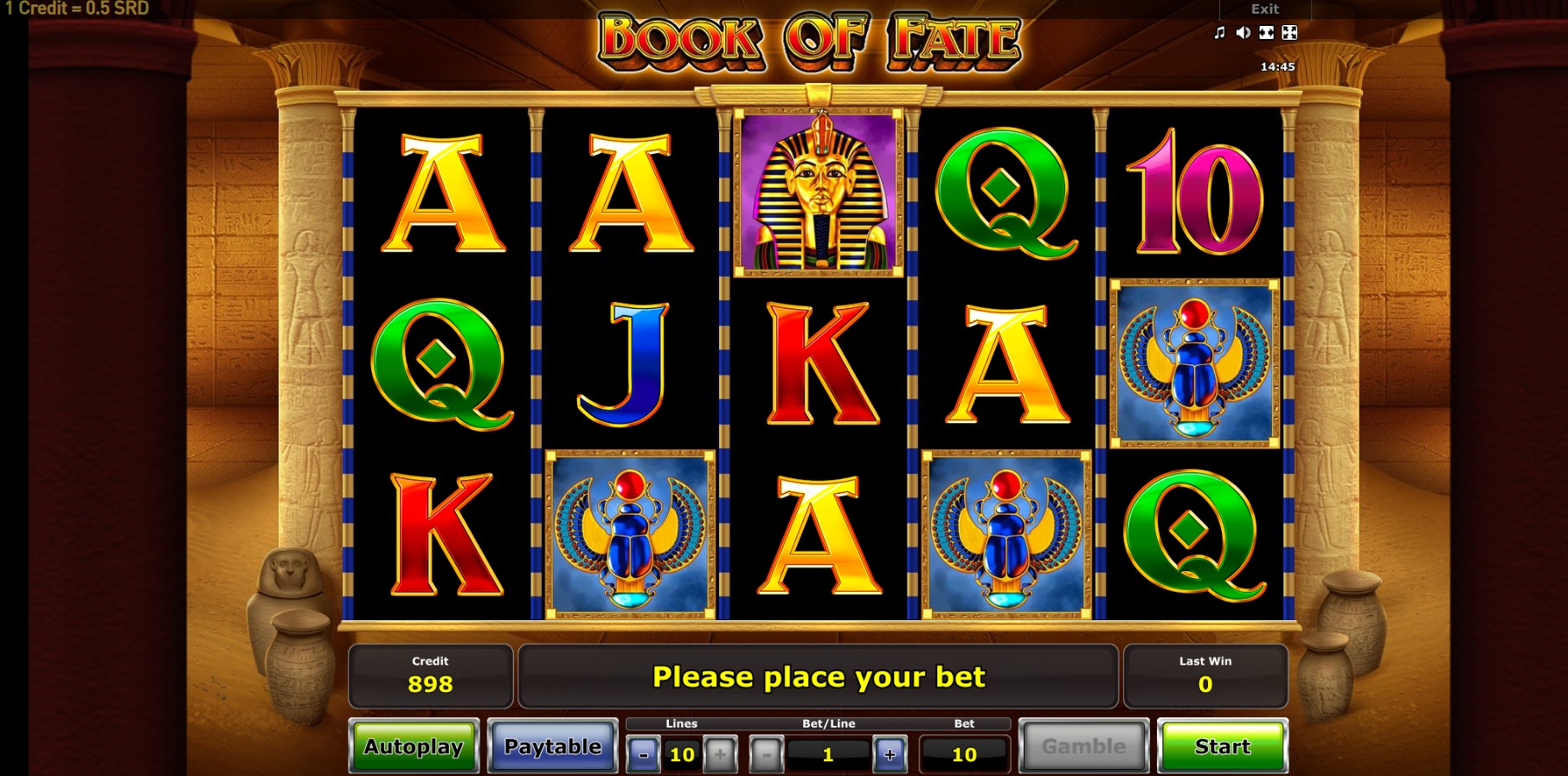Toggle the speaker sound icon

pos(1243,33)
